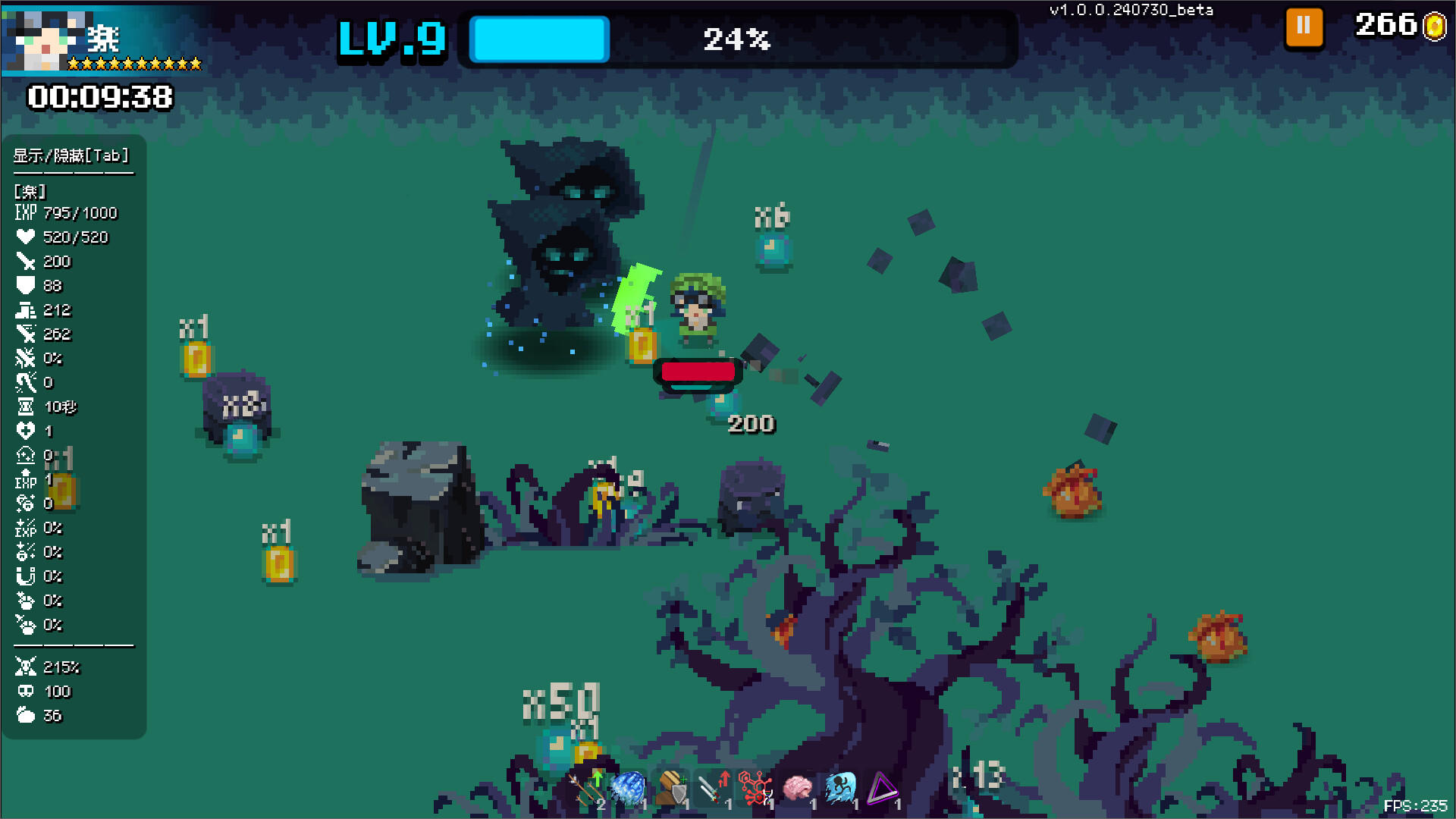This screenshot has height=819, width=1456.
Task: Click the timer showing 00:09:38
Action: pos(99,97)
